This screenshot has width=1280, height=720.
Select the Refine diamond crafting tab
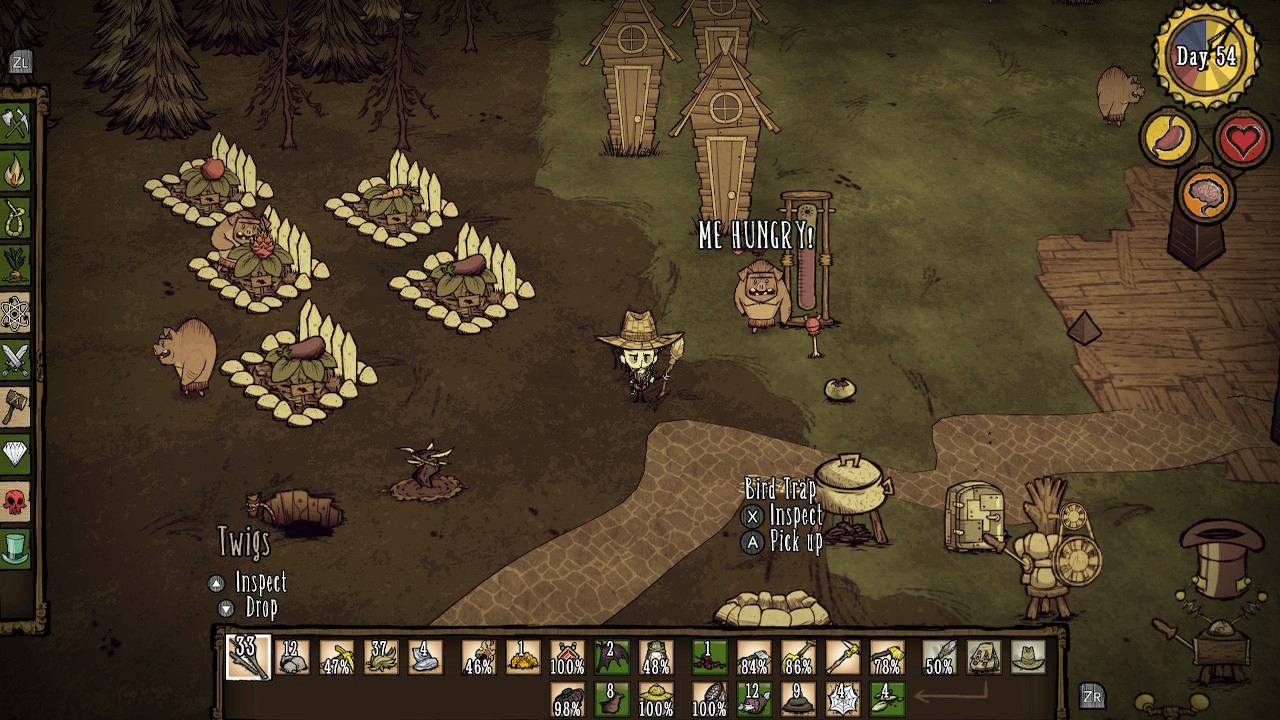point(16,454)
